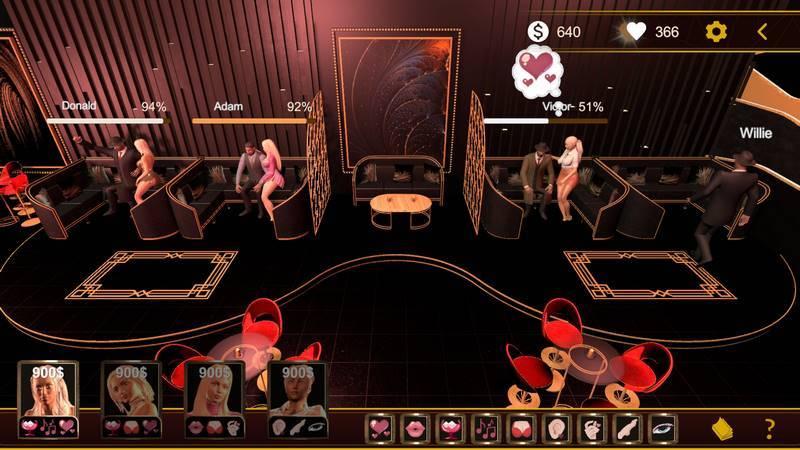The height and width of the screenshot is (450, 800).
Task: Select the ear listening skill icon
Action: [x=556, y=428]
